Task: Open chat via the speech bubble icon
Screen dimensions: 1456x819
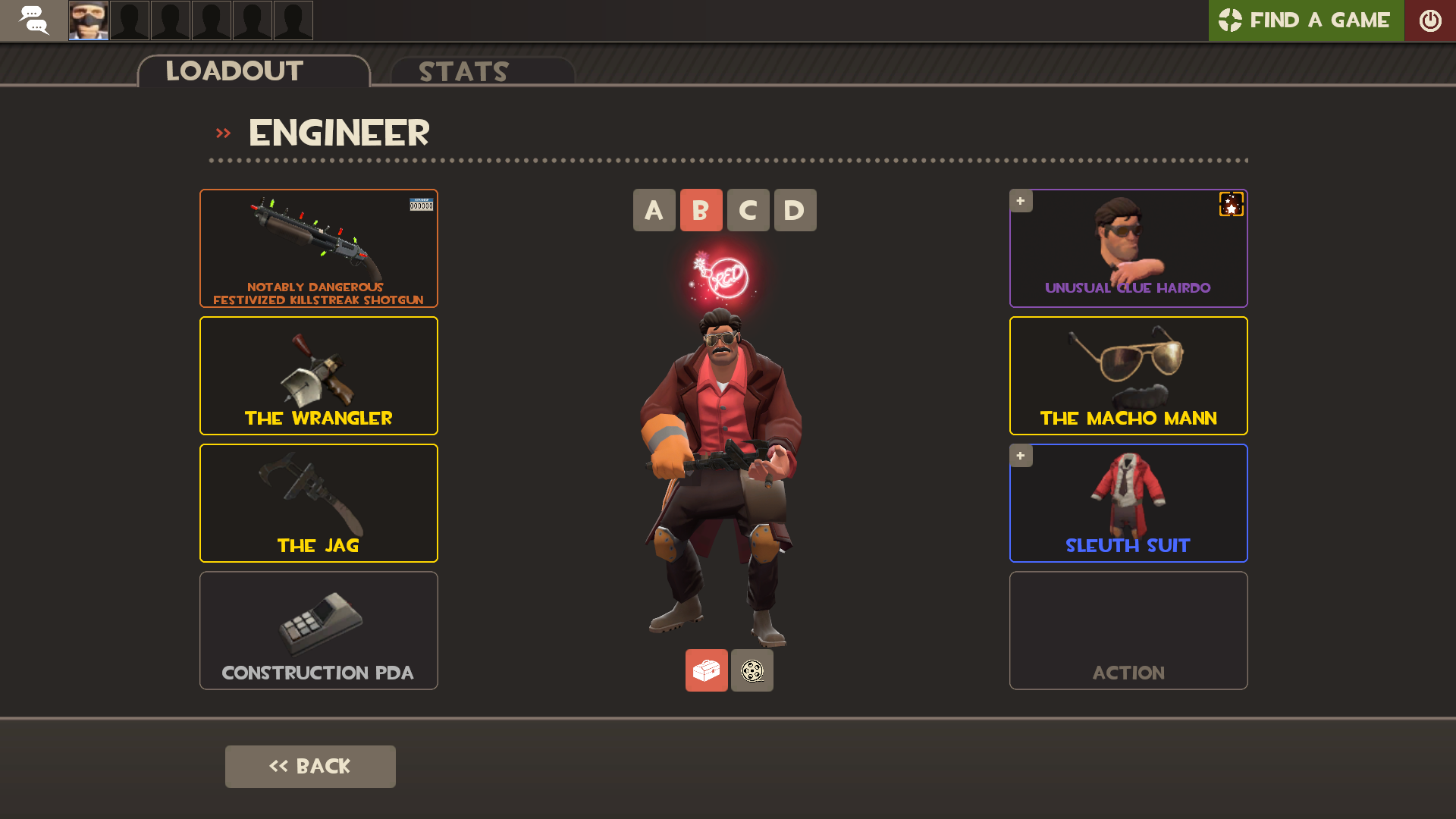Action: [33, 20]
